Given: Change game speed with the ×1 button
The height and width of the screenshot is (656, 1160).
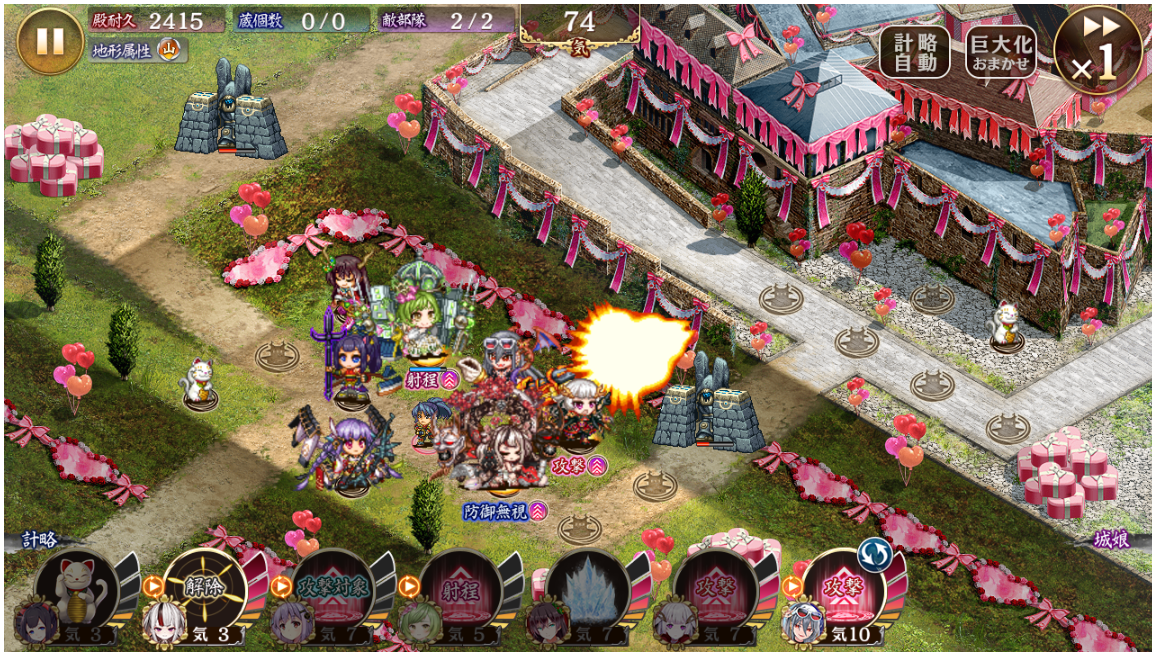Looking at the screenshot, I should [1097, 51].
